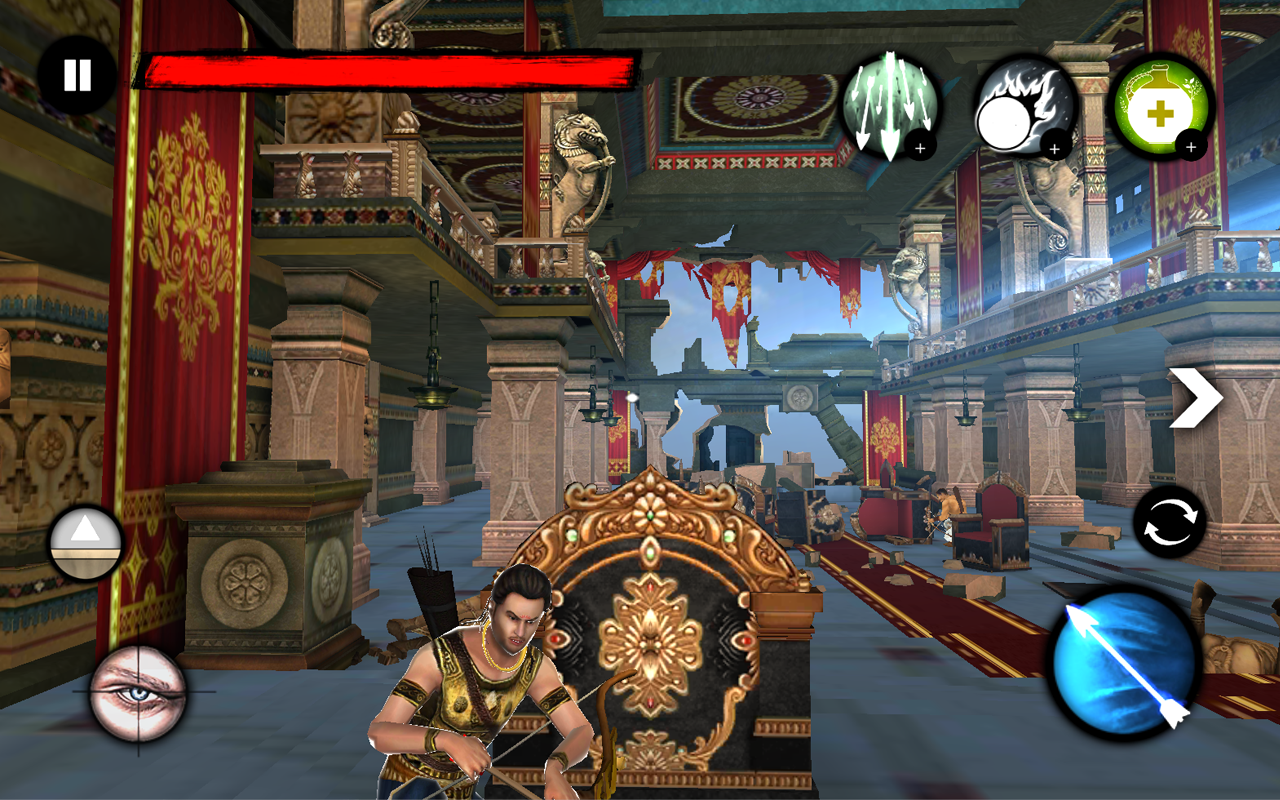The image size is (1280, 800).
Task: Buy extra potions with the plus badge
Action: (1190, 148)
